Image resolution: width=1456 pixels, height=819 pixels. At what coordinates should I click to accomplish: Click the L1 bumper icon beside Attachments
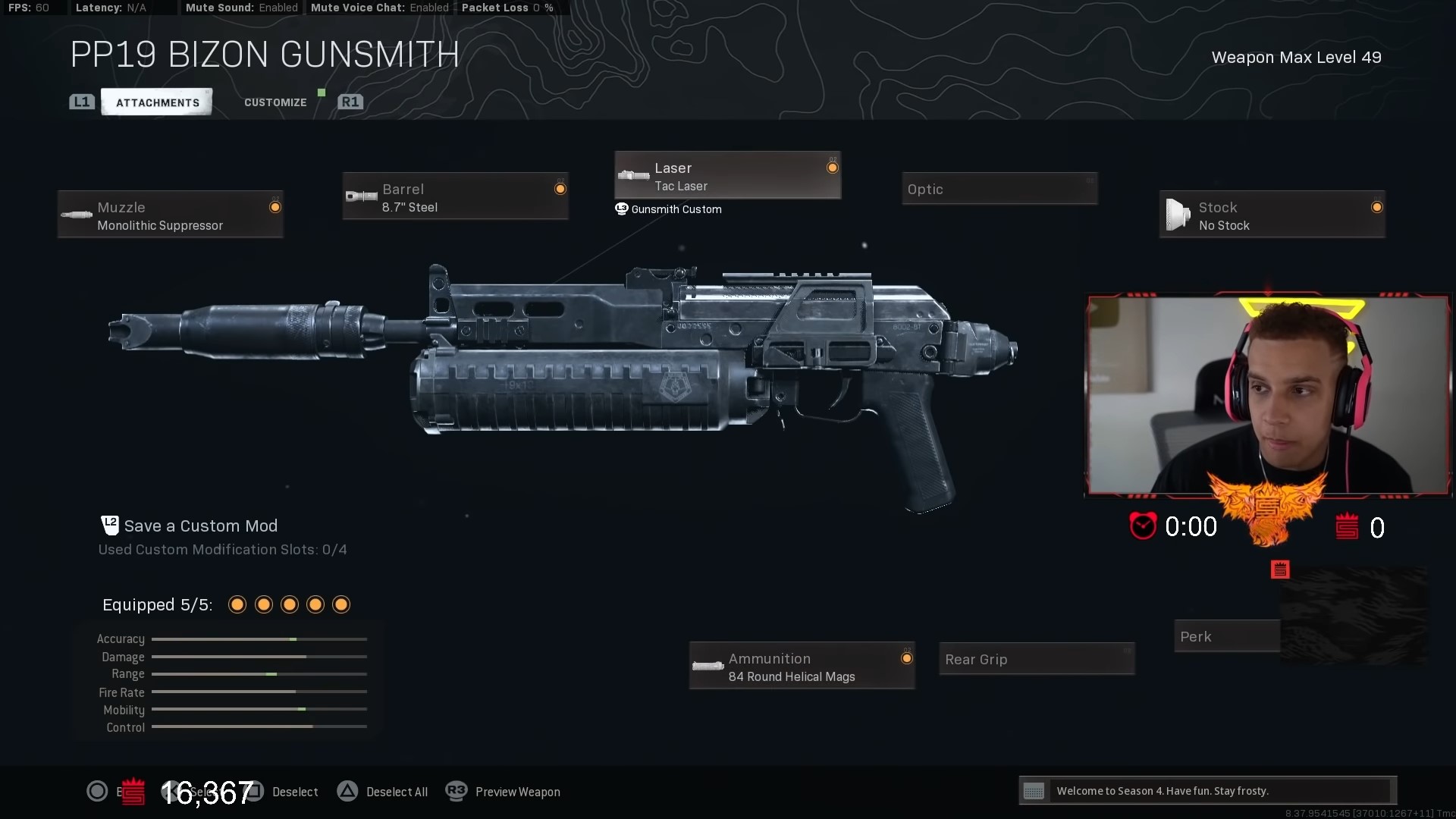[x=81, y=102]
